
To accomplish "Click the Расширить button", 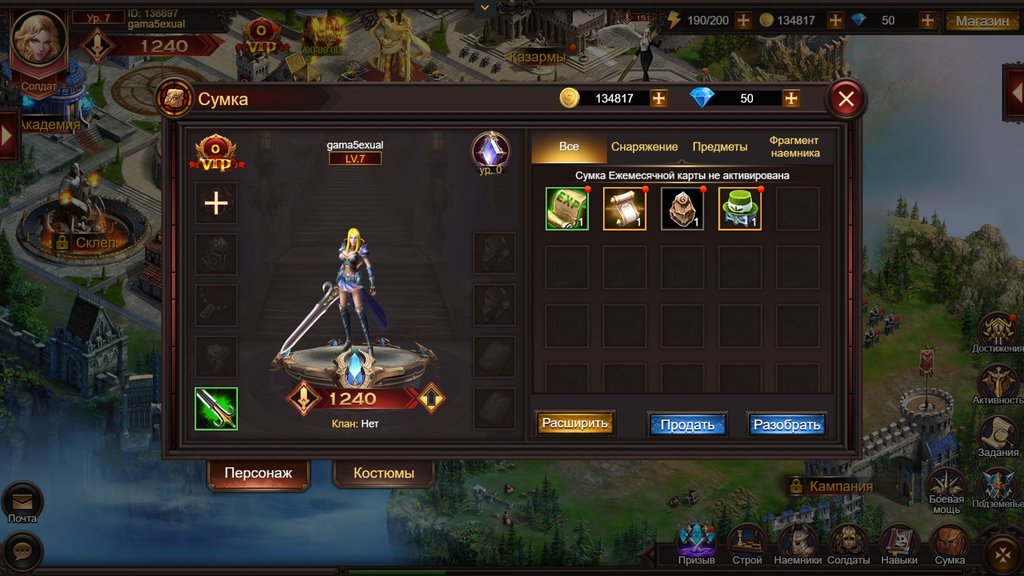I will pyautogui.click(x=575, y=423).
